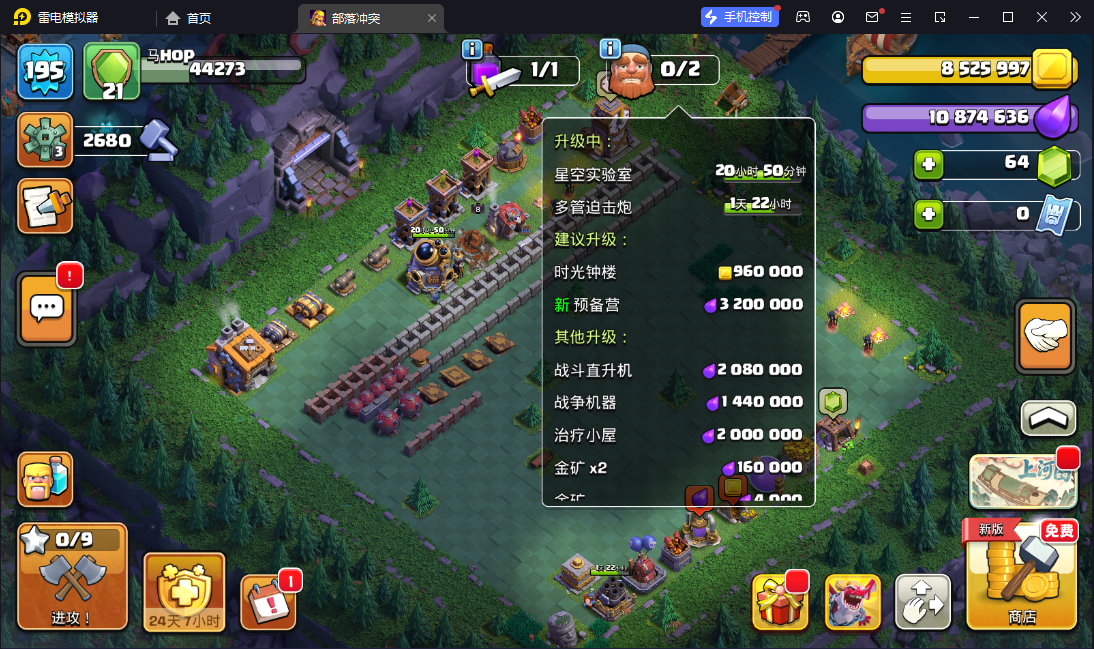Open the red gift box rewards

(x=779, y=602)
